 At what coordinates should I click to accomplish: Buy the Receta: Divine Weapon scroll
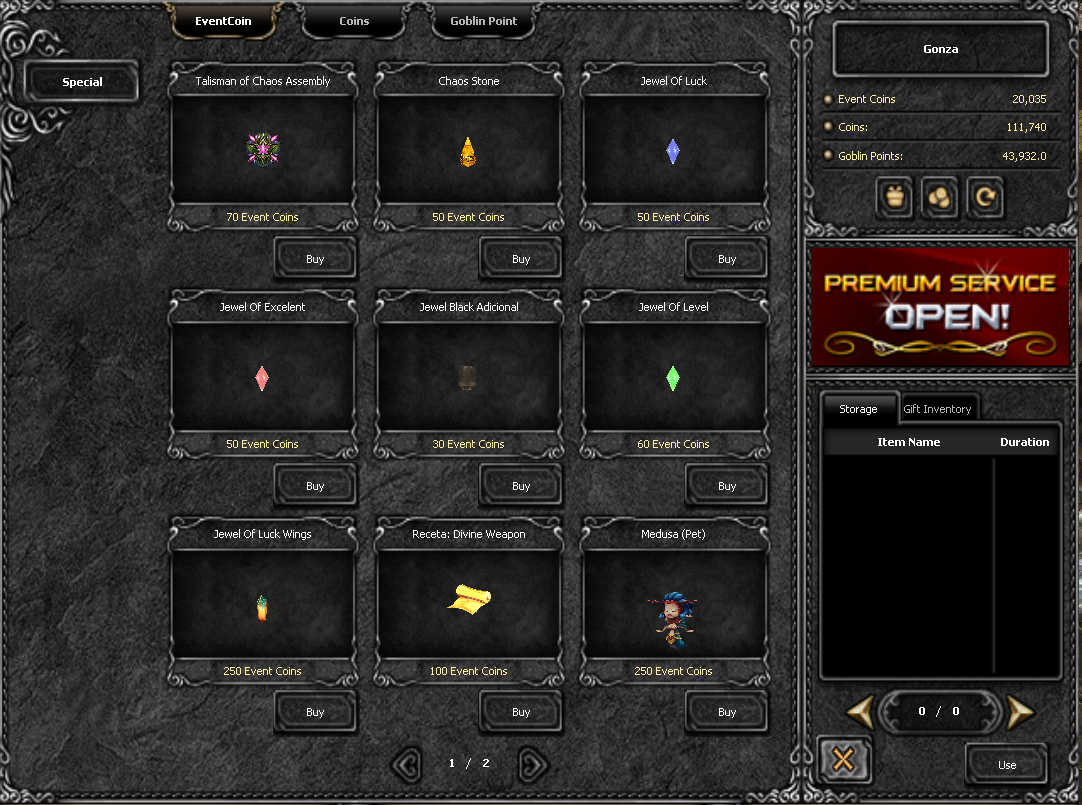(521, 711)
